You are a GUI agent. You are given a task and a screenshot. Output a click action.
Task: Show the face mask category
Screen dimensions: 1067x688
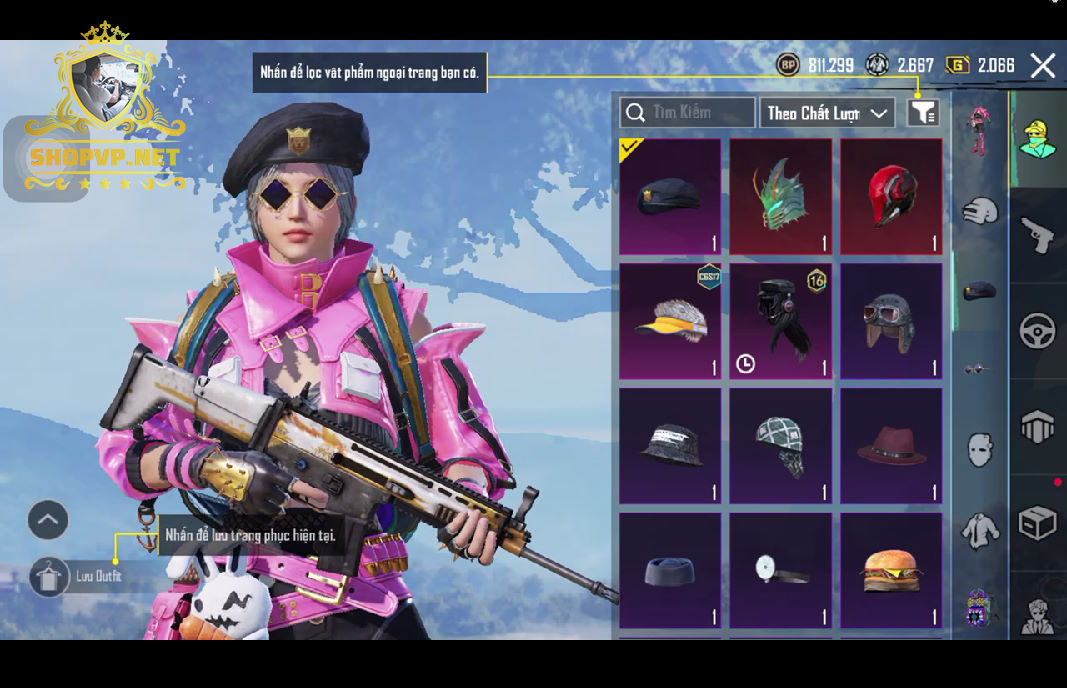(x=980, y=449)
